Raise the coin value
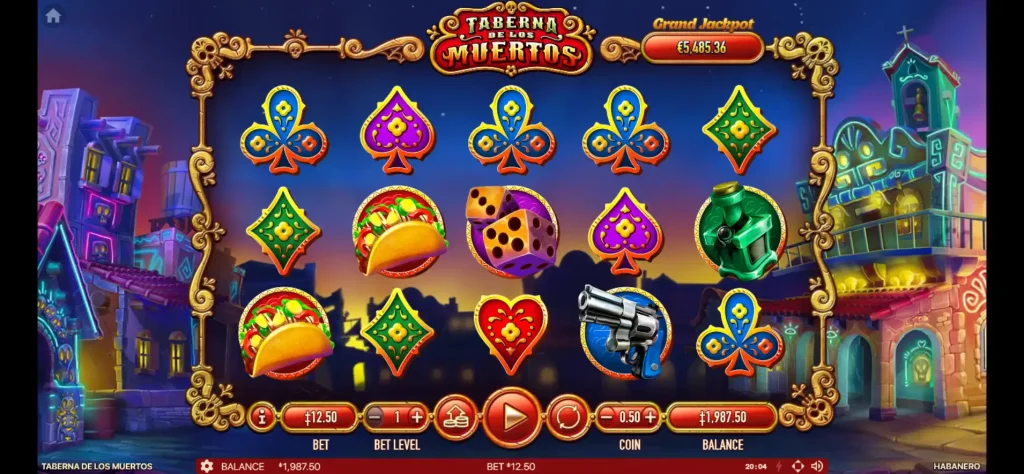 click(650, 416)
